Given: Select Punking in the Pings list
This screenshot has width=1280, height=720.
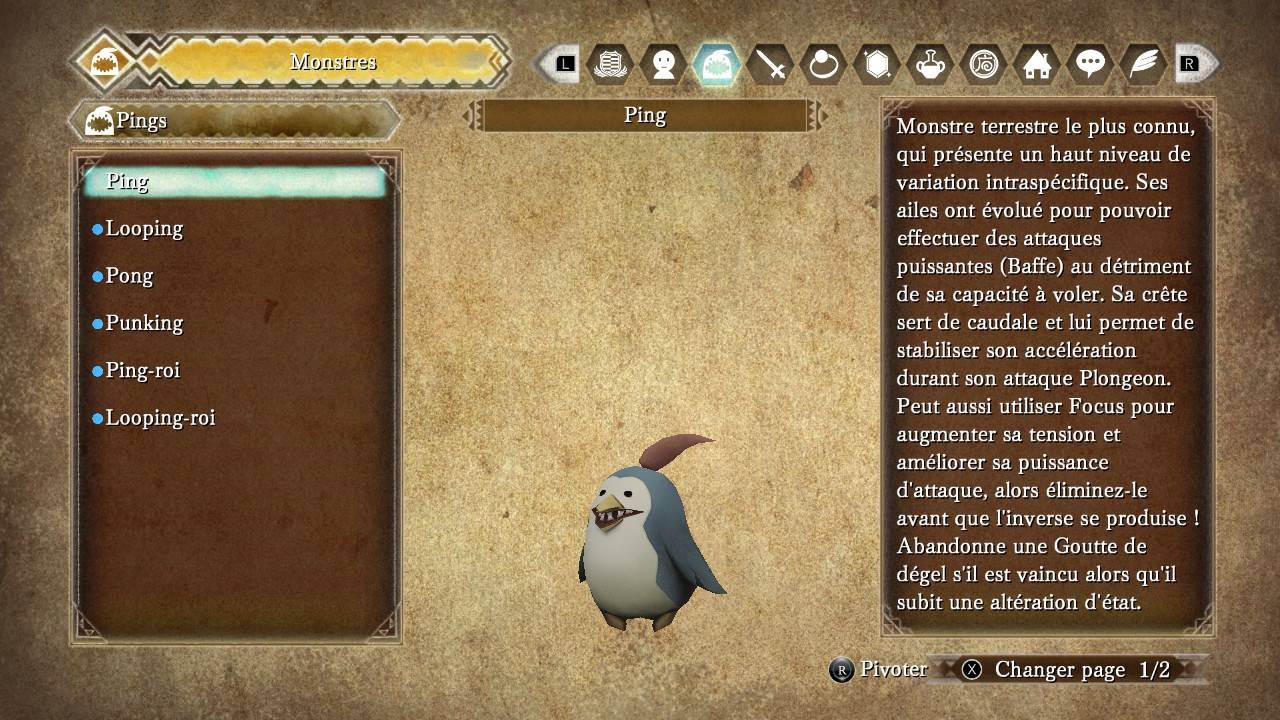Looking at the screenshot, I should pos(144,323).
